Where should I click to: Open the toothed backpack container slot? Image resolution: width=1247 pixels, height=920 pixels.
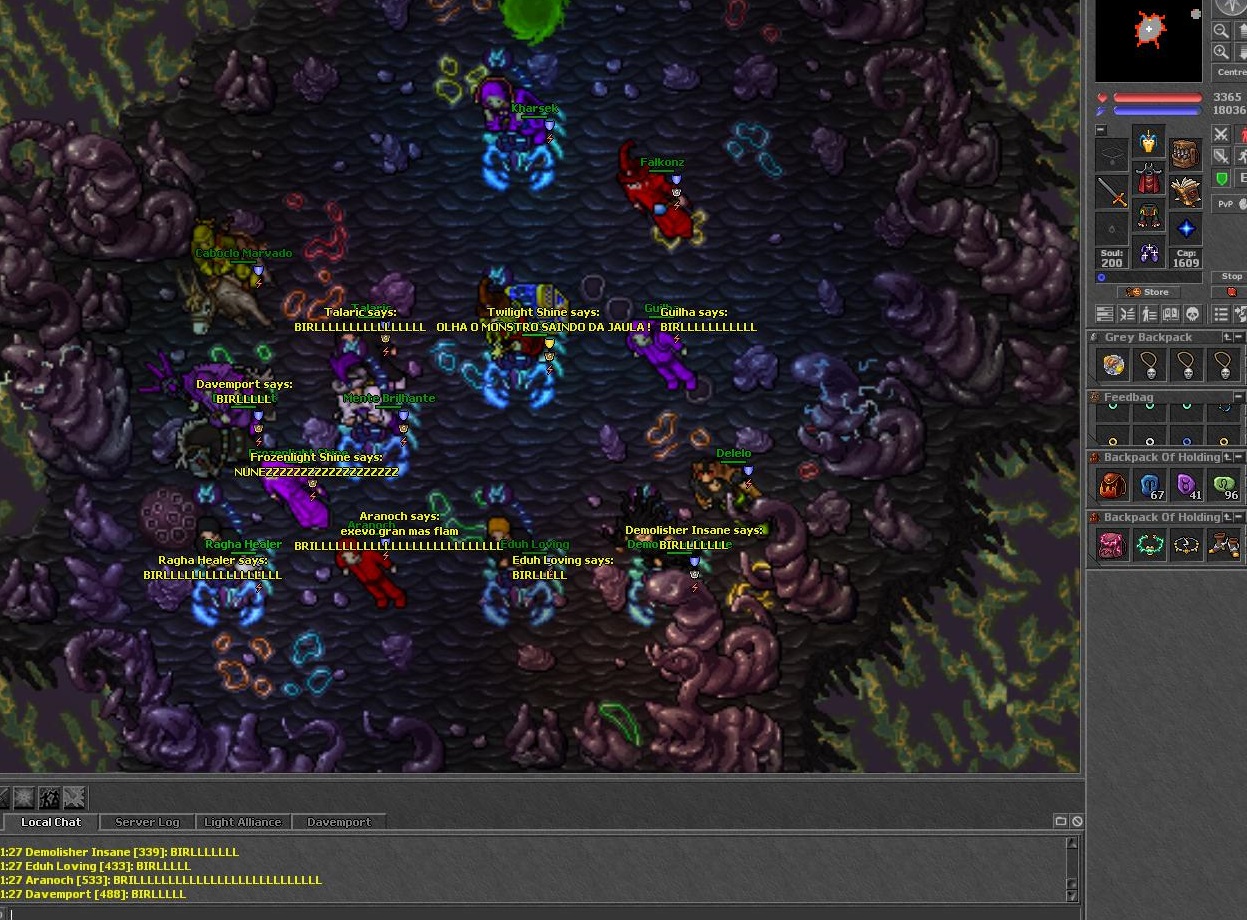pos(1186,155)
